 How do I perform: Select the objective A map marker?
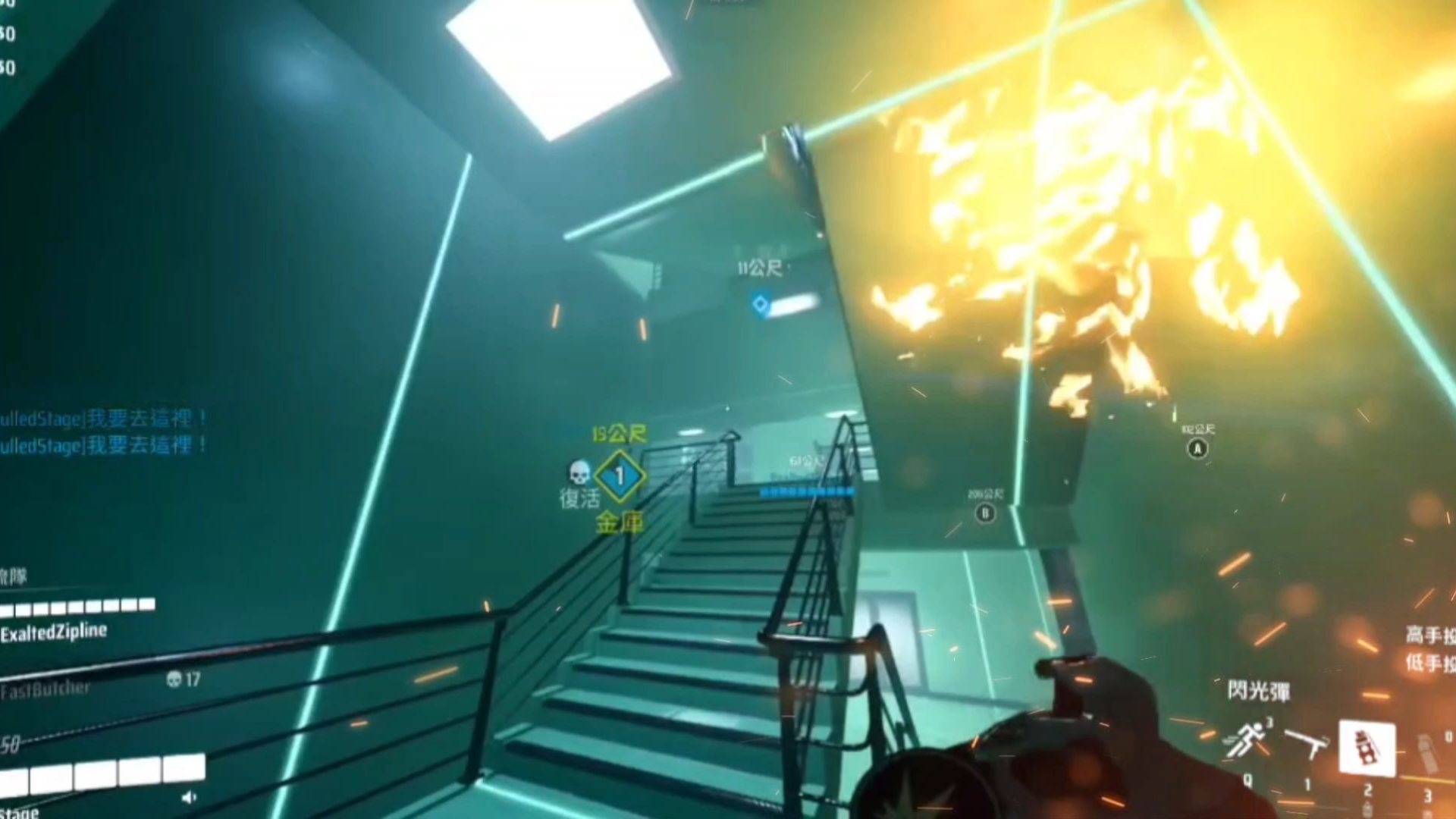pos(1197,449)
